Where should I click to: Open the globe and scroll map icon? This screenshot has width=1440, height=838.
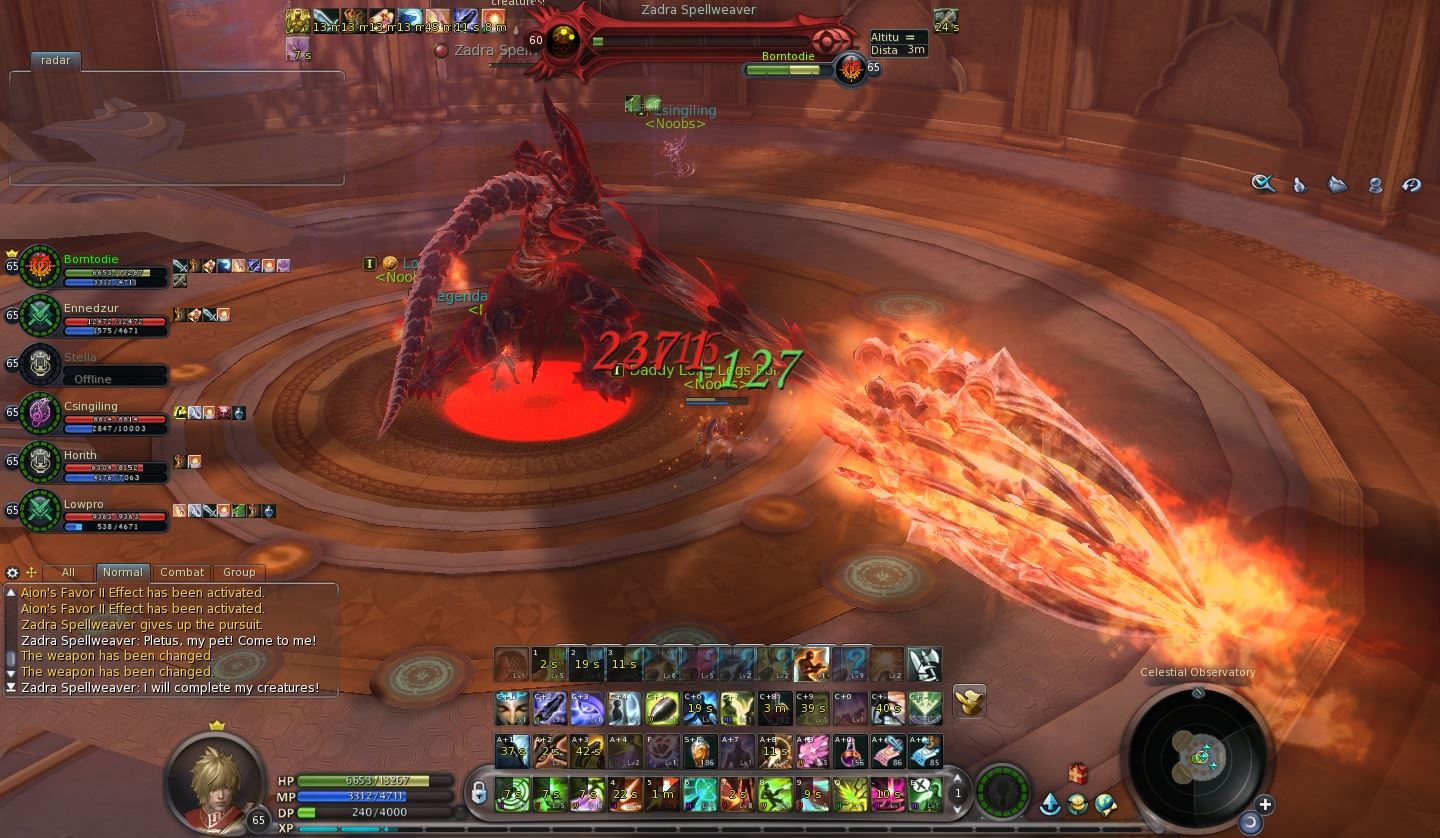coord(1104,803)
